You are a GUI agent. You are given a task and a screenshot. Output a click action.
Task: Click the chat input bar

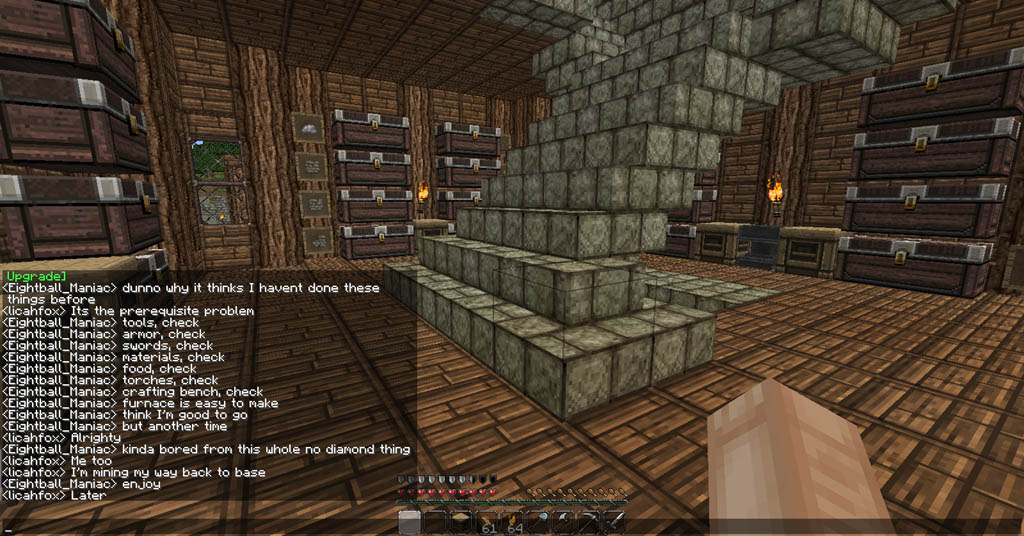(200, 526)
